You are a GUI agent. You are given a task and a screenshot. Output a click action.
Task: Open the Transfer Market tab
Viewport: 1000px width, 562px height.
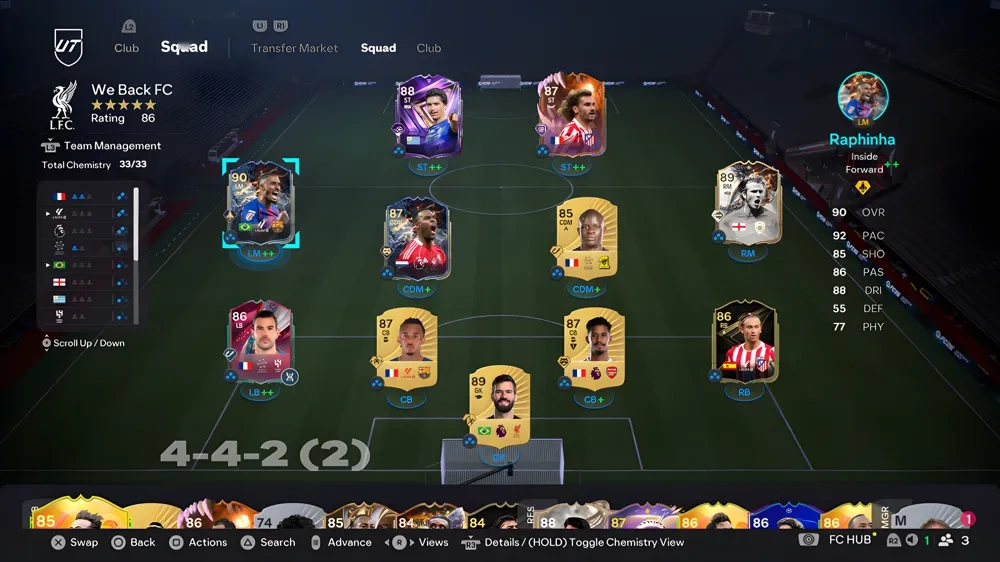point(294,48)
